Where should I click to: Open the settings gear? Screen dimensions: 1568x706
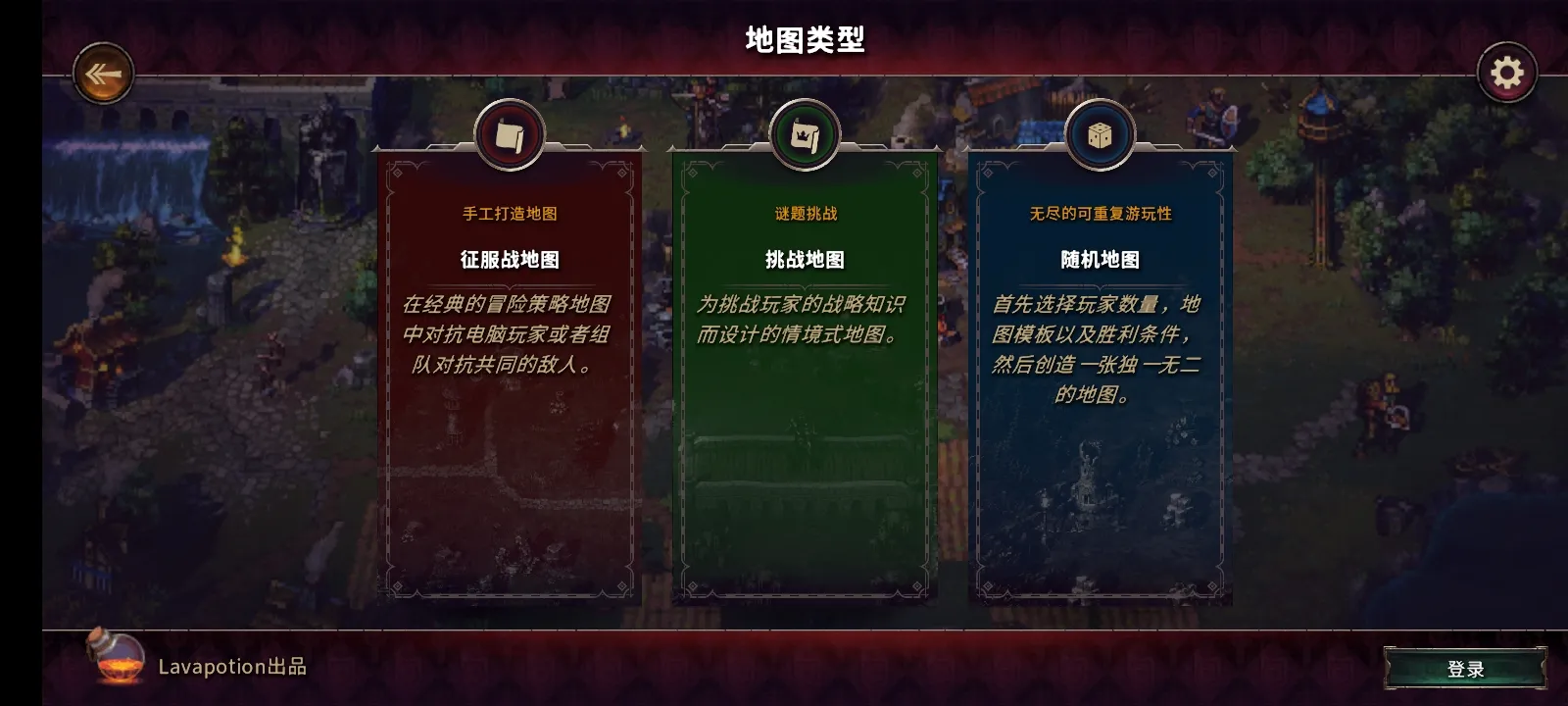click(x=1505, y=70)
